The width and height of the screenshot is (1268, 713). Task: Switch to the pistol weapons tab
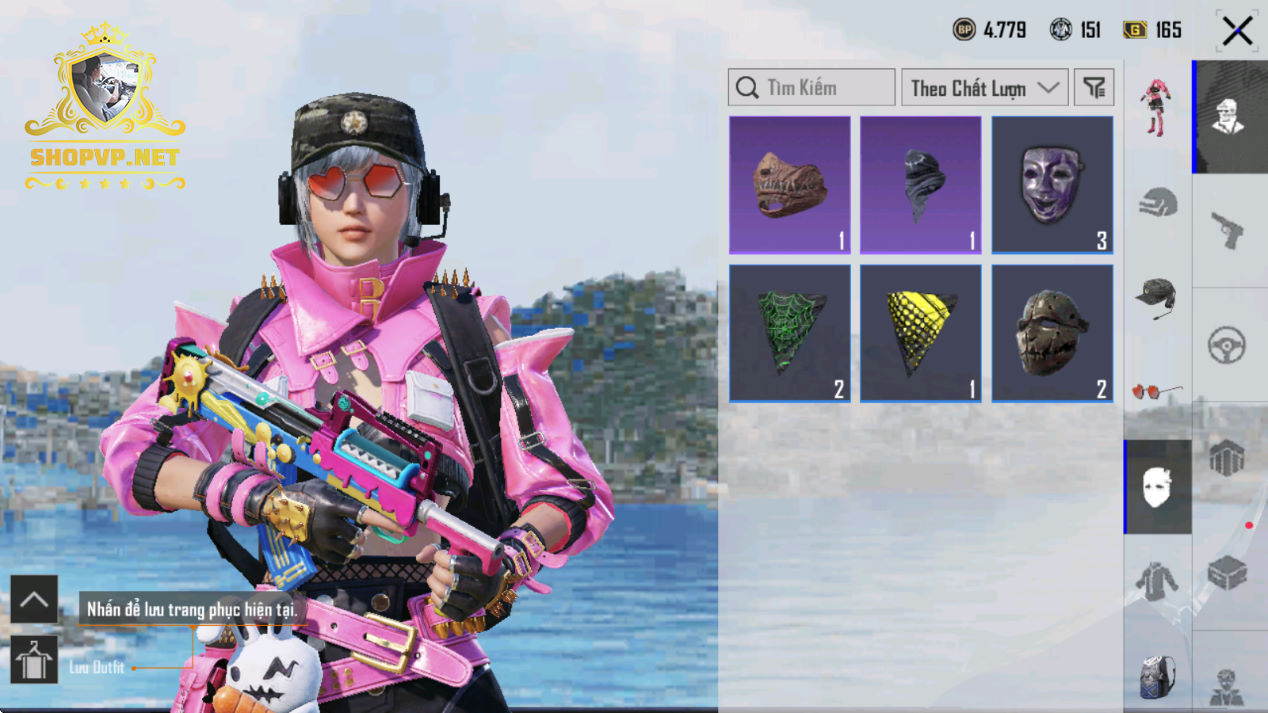[x=1228, y=231]
